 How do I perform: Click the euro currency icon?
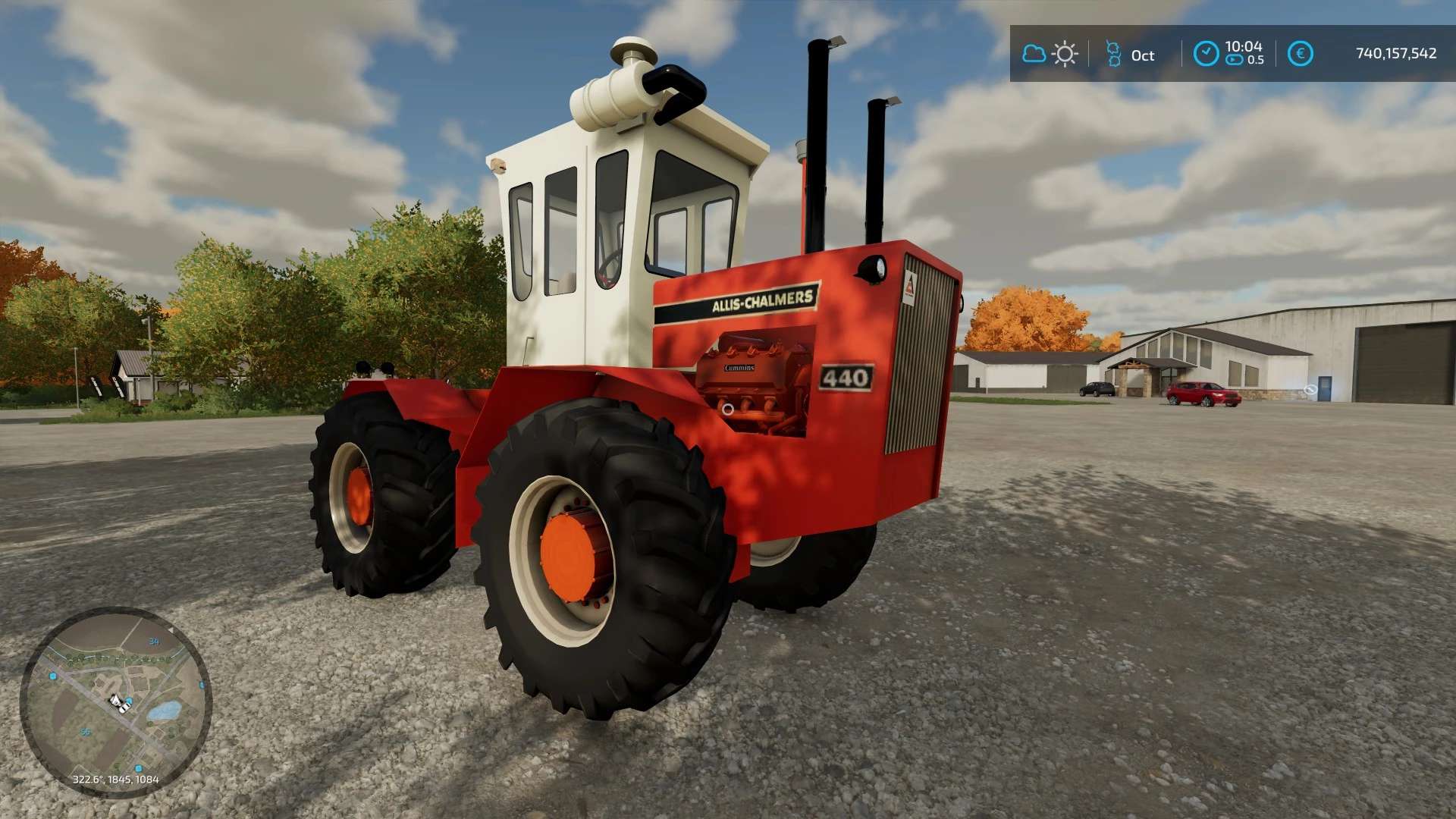1300,53
